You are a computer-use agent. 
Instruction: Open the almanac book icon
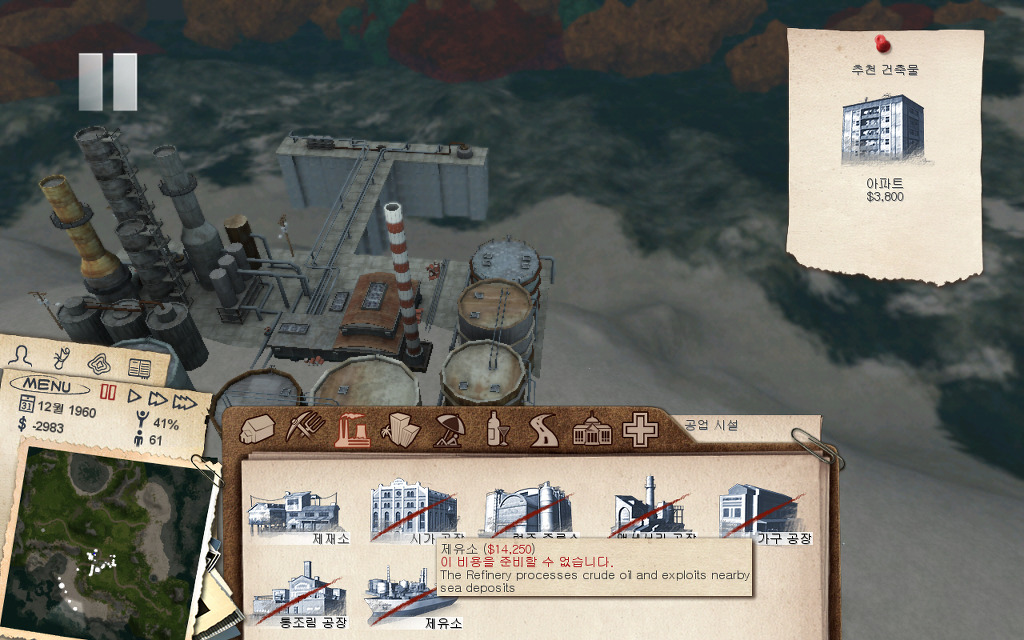138,367
